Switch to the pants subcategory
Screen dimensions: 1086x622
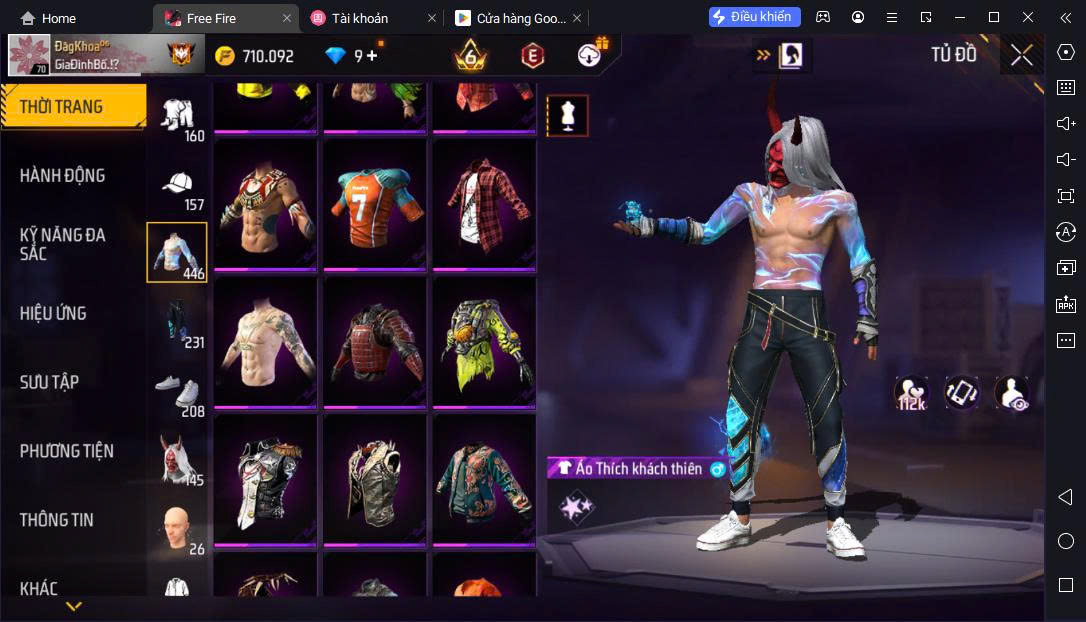(x=177, y=322)
